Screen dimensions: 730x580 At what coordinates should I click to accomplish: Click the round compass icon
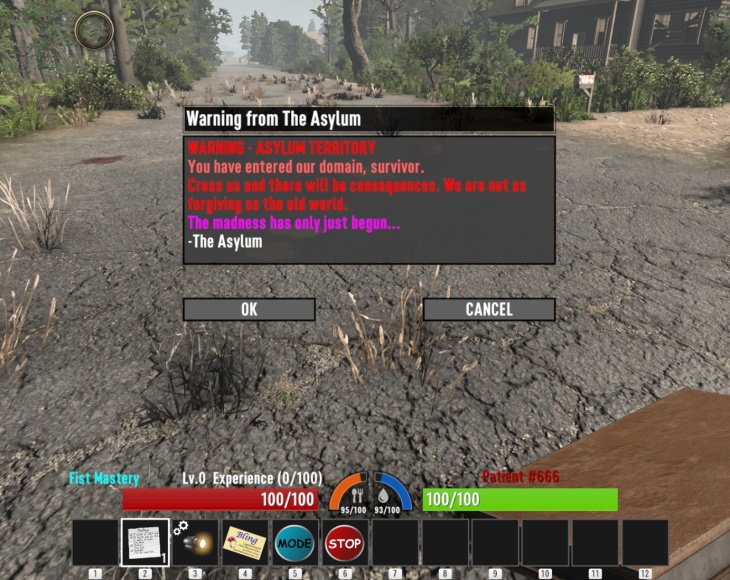coord(93,30)
